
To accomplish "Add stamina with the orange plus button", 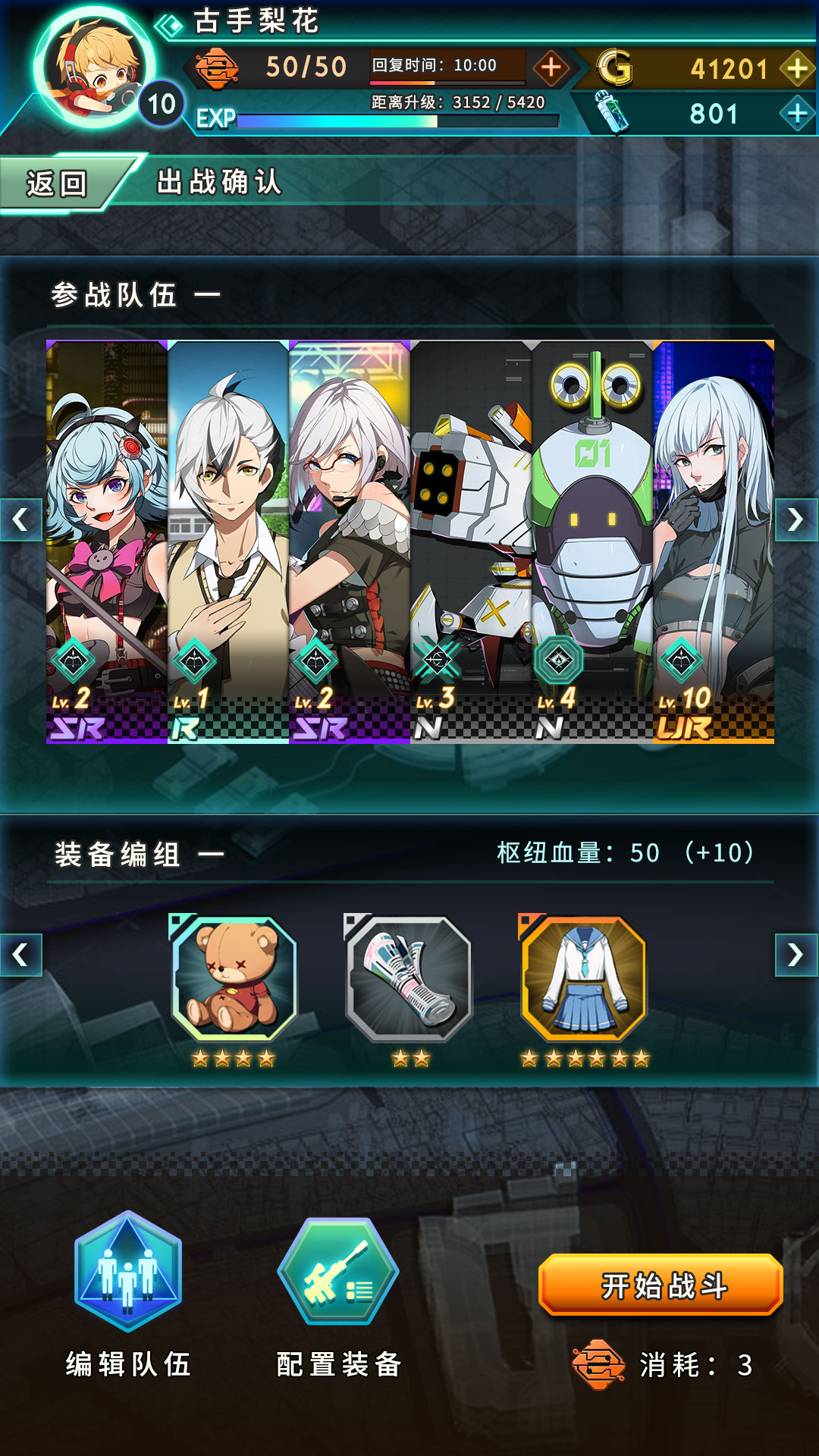I will [551, 68].
